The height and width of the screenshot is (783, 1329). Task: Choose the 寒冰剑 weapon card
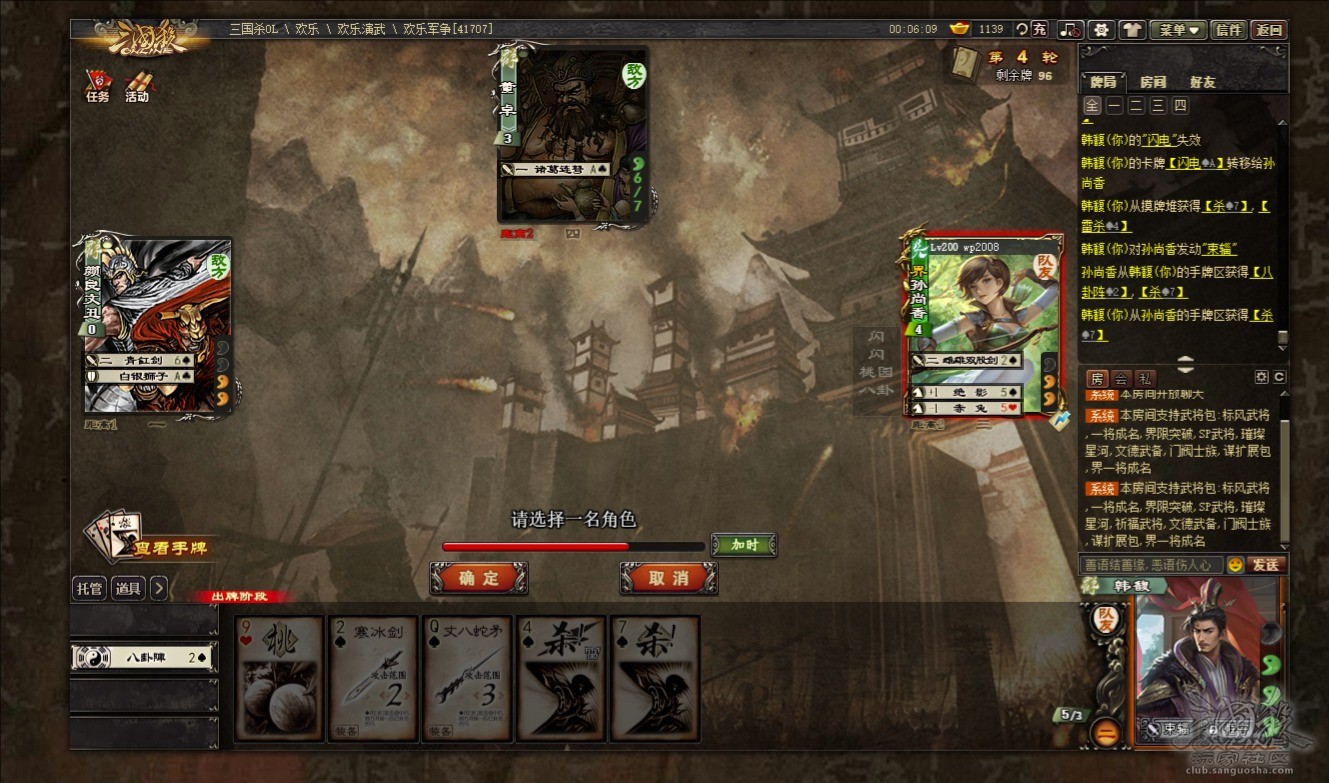click(373, 678)
